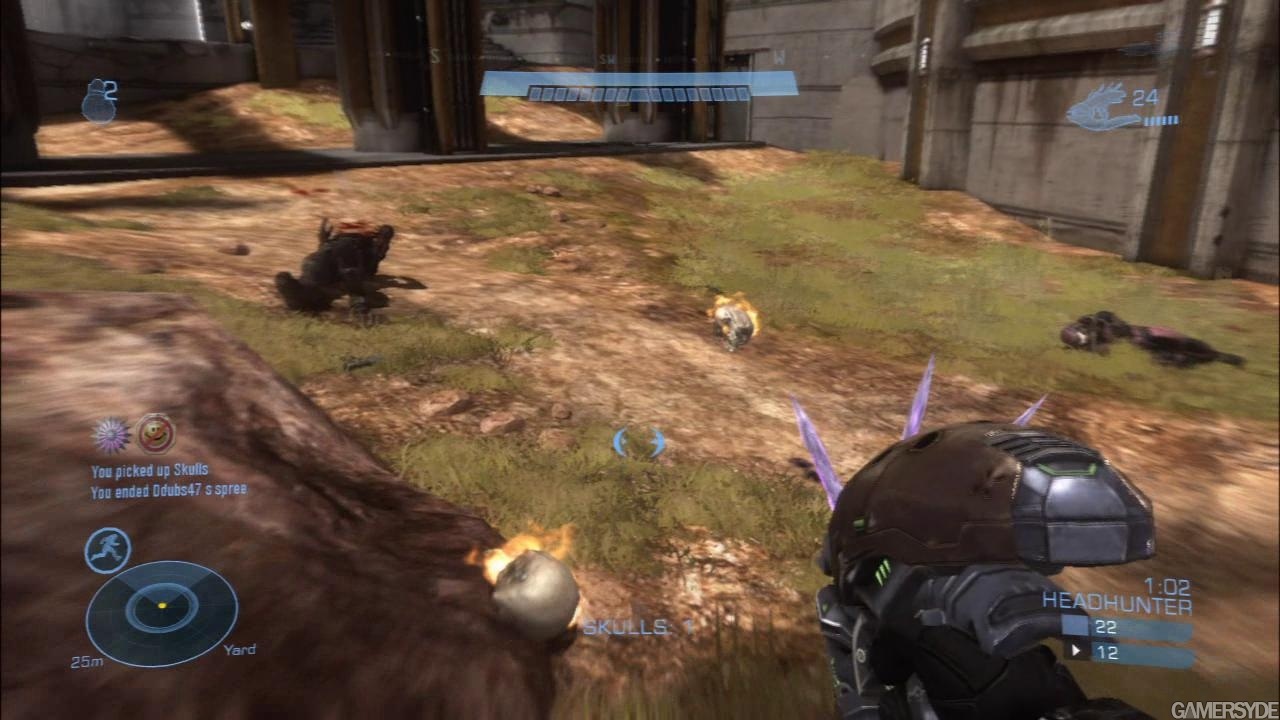Select the plasma grenade icon

[98, 102]
